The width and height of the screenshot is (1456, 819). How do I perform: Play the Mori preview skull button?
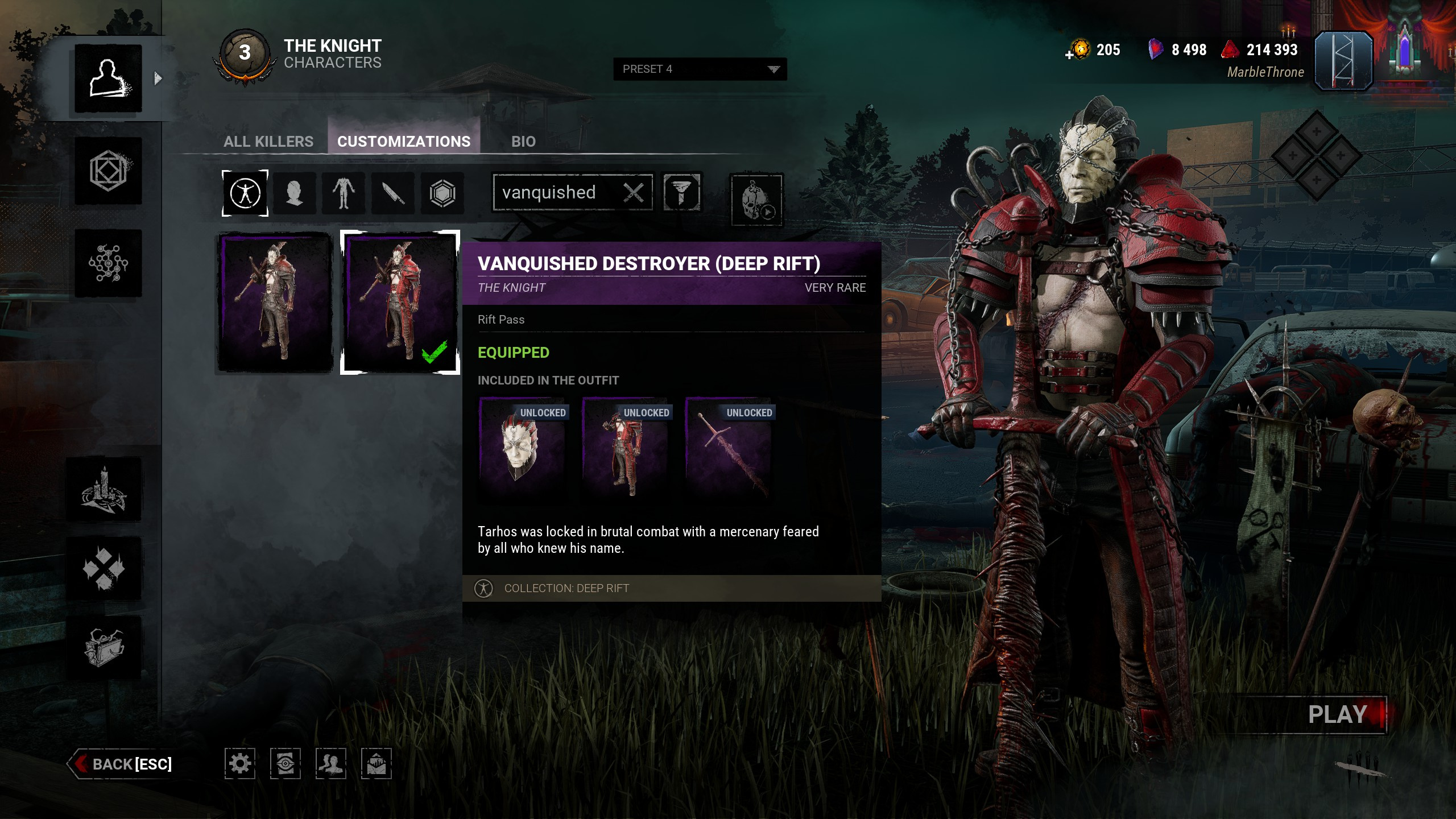click(x=756, y=200)
